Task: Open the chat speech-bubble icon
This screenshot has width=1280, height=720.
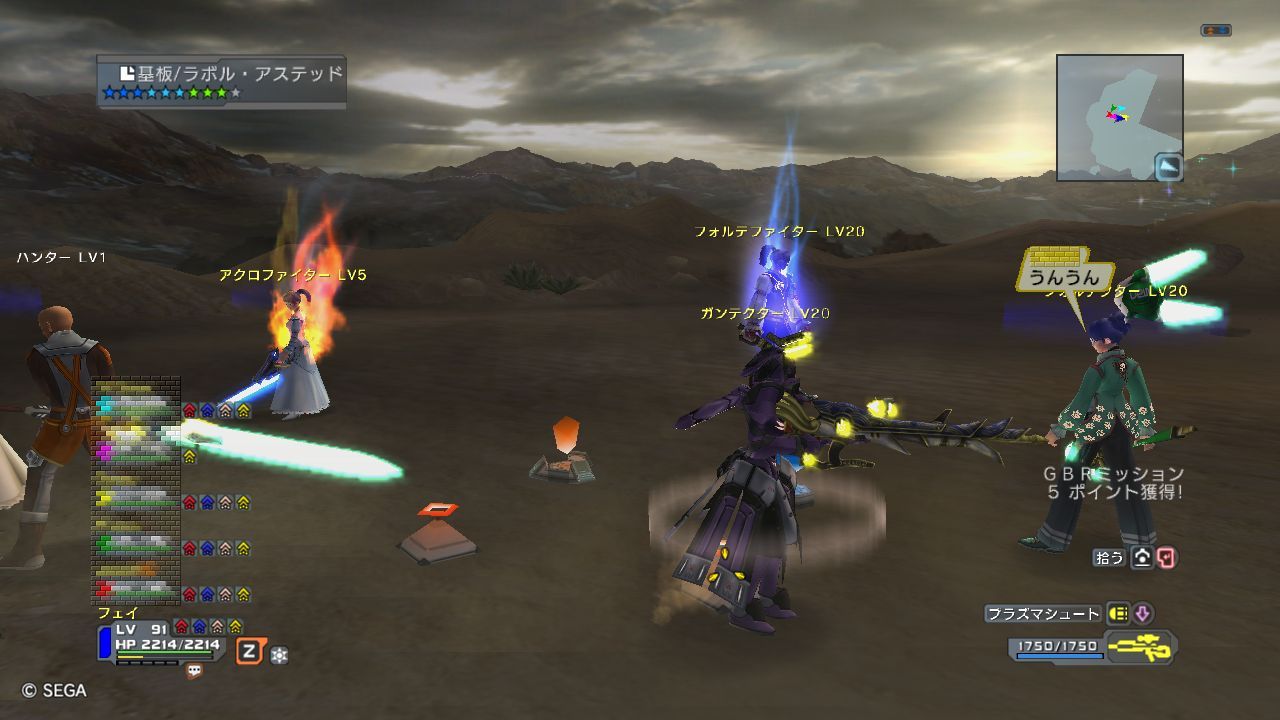Action: 194,671
